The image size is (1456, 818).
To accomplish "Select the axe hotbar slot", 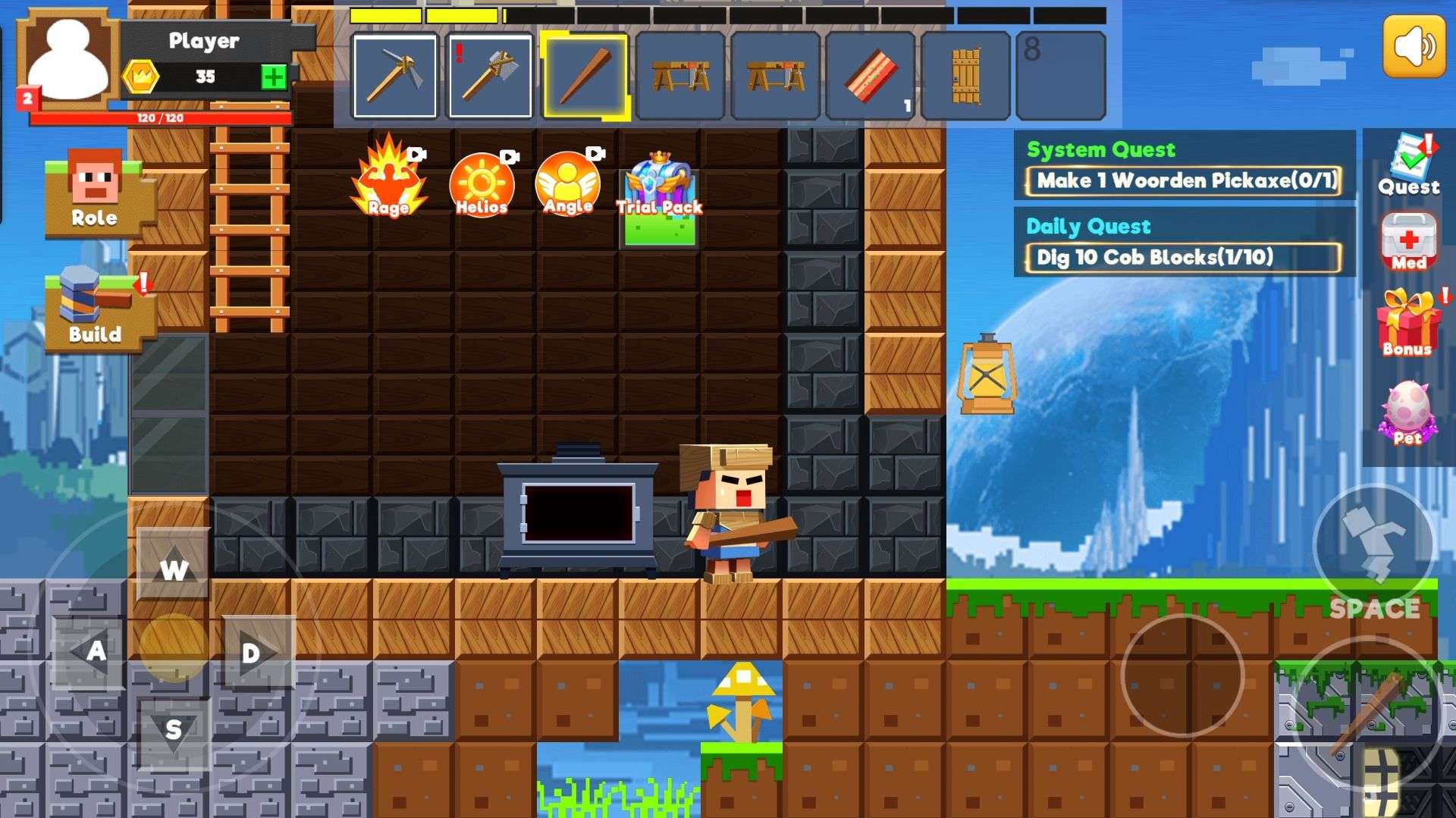I will click(x=490, y=76).
